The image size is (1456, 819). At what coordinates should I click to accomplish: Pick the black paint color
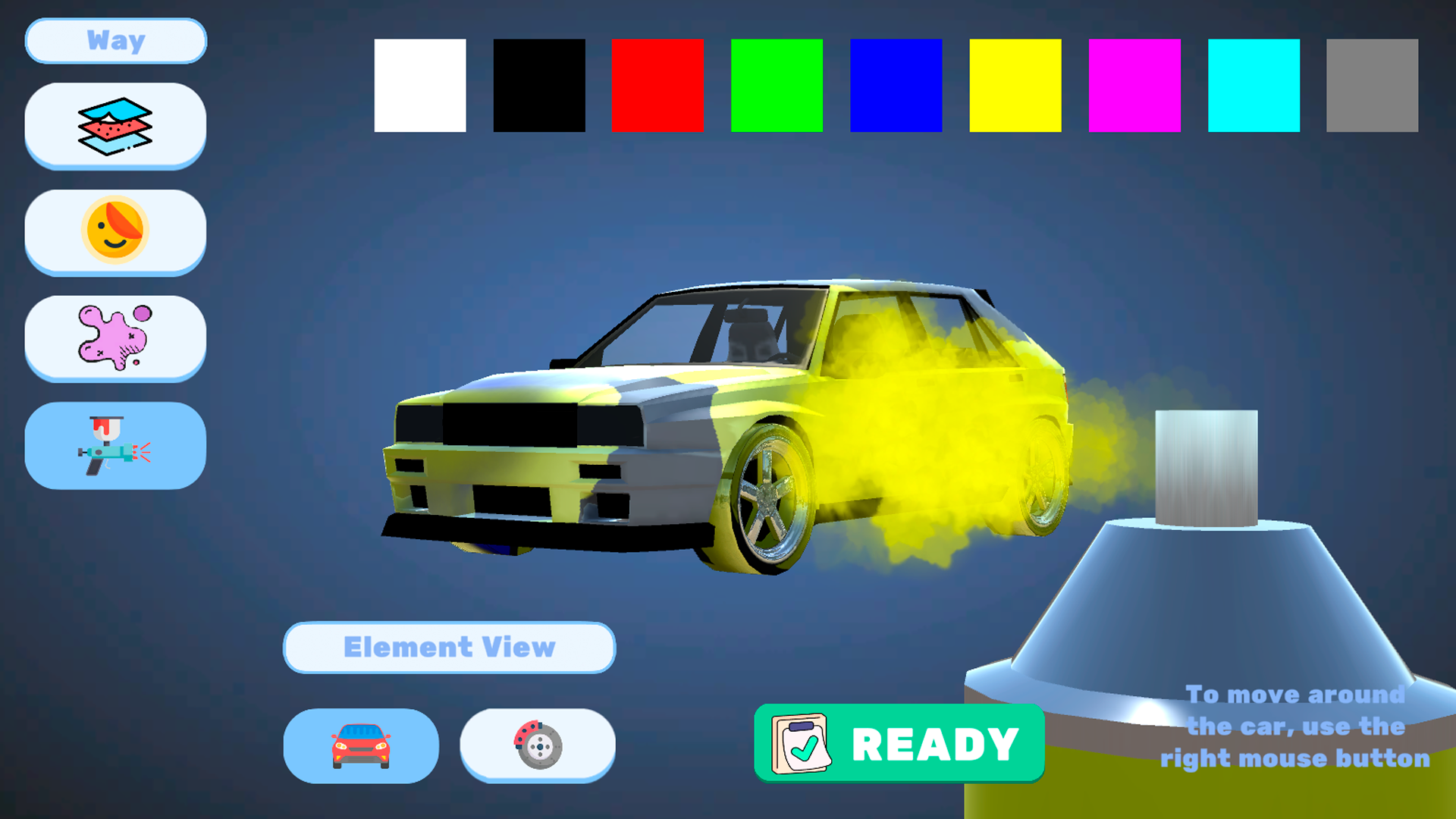pyautogui.click(x=538, y=85)
